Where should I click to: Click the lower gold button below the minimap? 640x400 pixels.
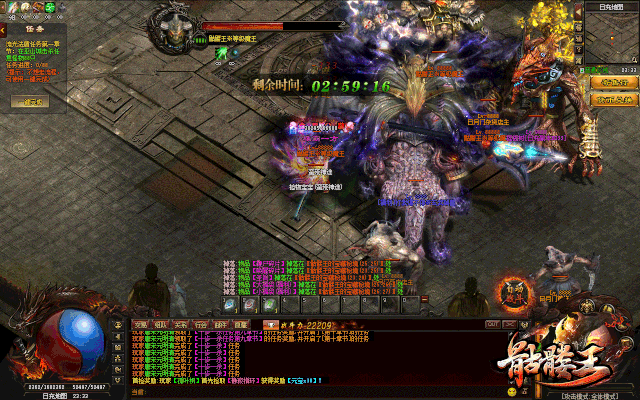coord(613,99)
